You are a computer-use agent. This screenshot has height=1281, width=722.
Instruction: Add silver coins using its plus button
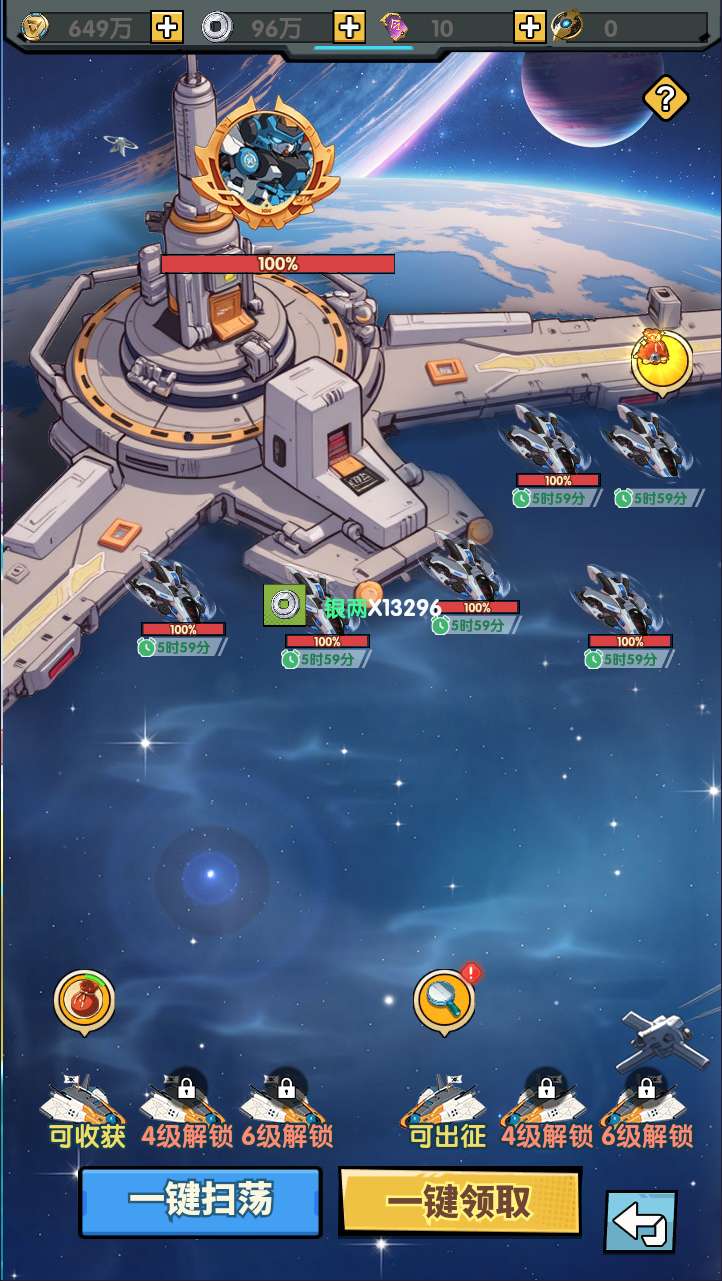pos(348,27)
